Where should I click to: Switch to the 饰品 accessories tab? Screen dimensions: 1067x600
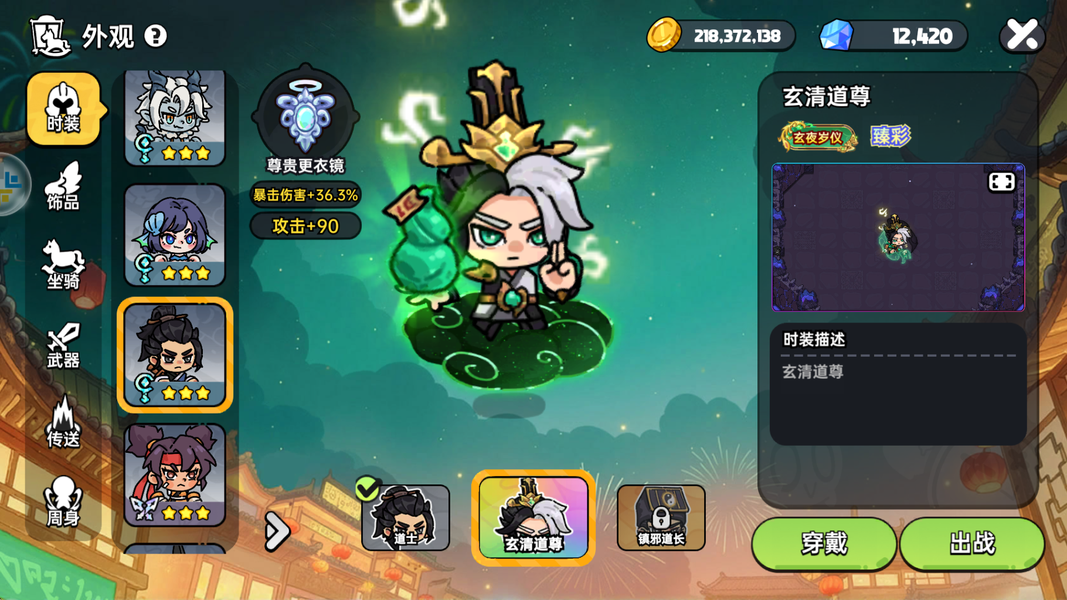point(63,187)
